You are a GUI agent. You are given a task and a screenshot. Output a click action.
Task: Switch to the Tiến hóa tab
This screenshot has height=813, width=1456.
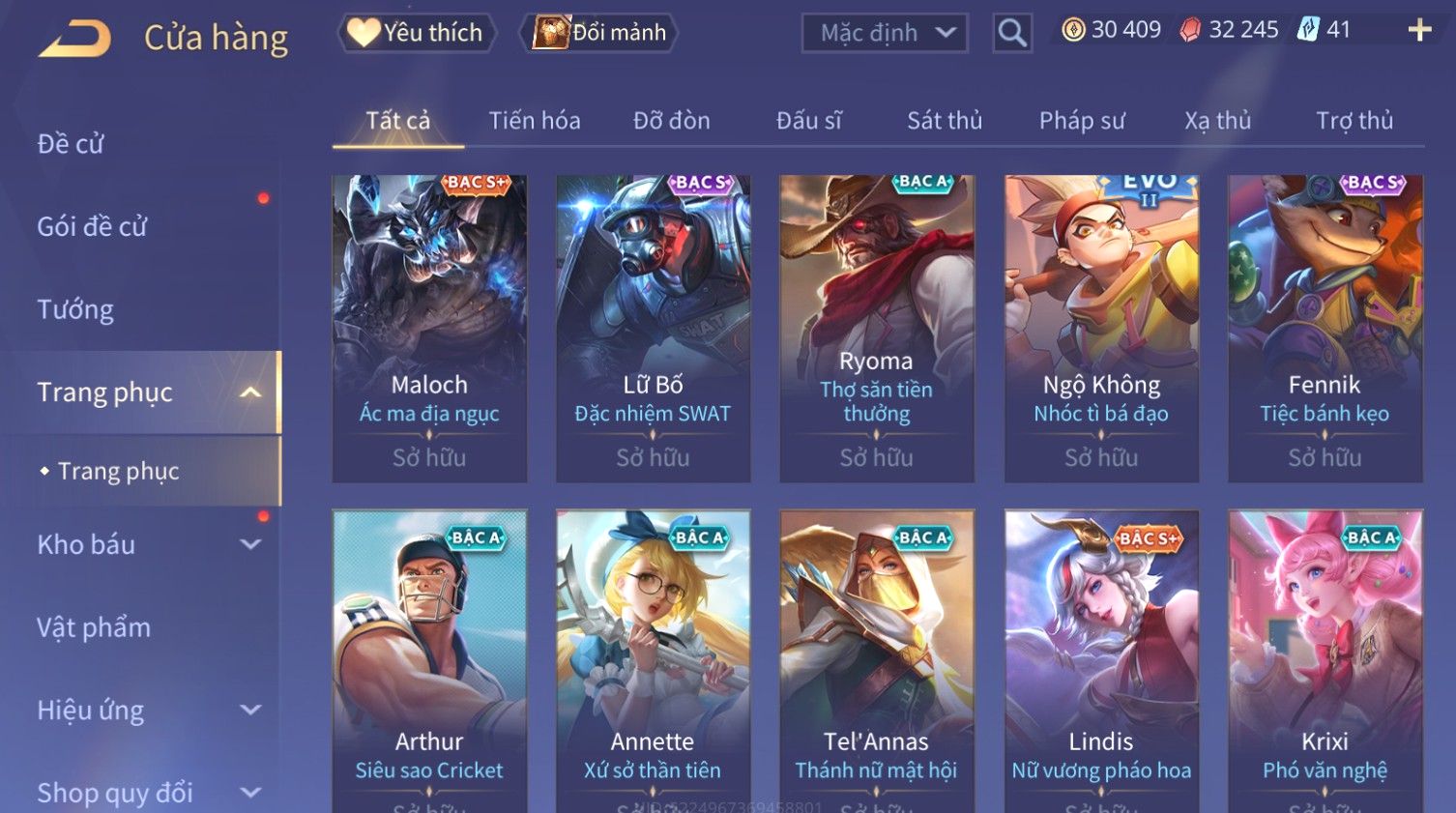click(535, 121)
